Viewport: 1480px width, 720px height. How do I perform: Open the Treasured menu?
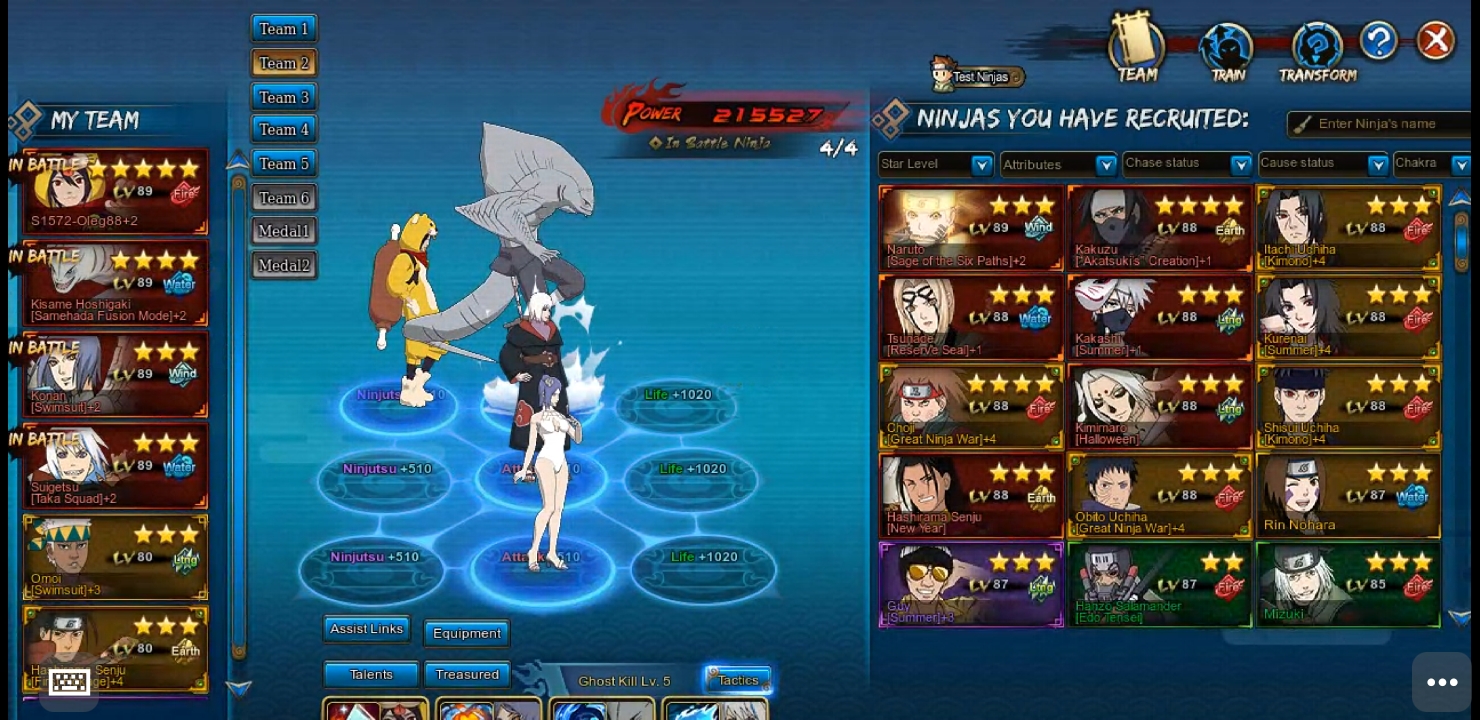pyautogui.click(x=467, y=675)
